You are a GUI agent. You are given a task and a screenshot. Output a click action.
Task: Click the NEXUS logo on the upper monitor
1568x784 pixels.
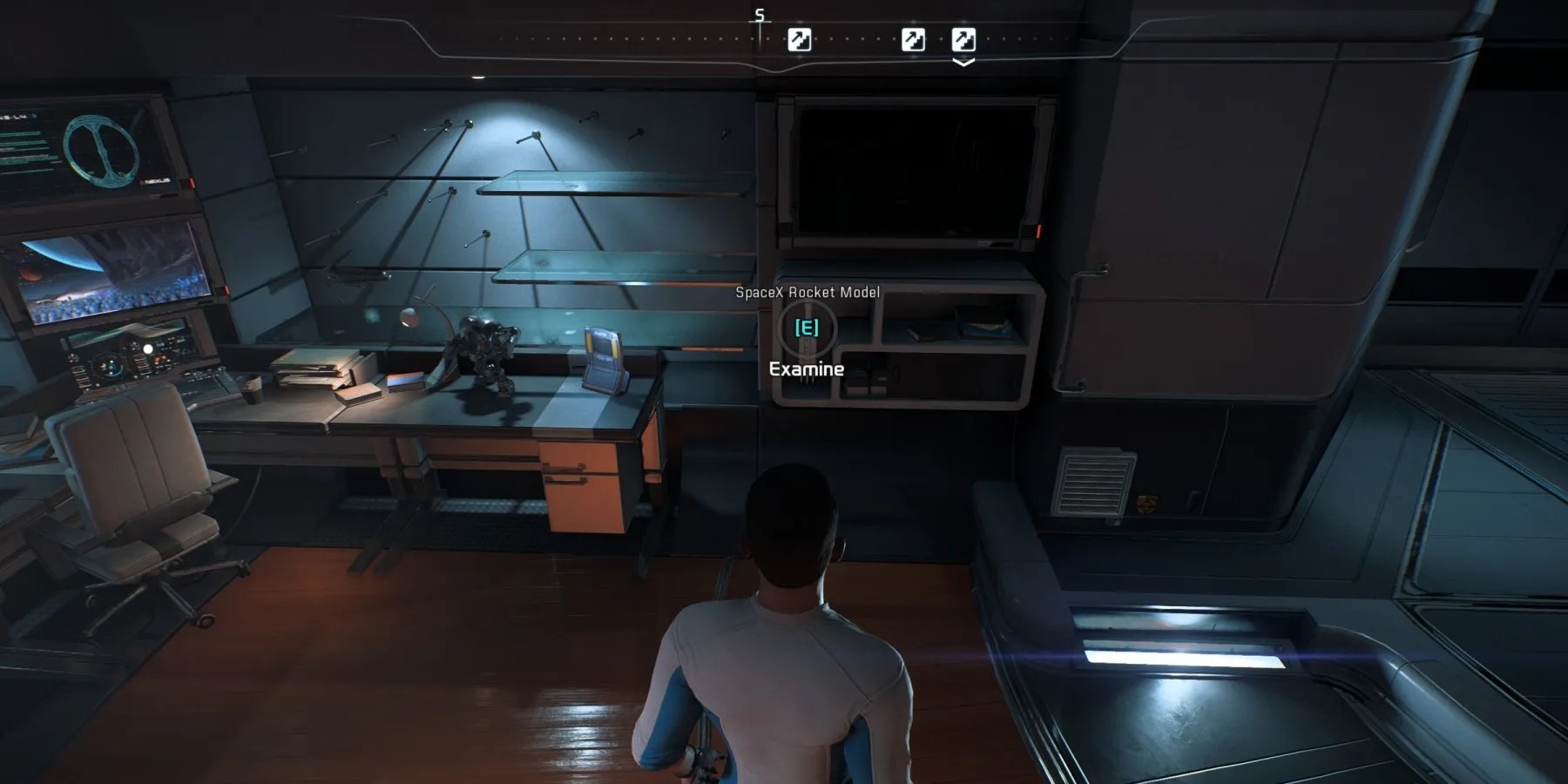pos(157,180)
